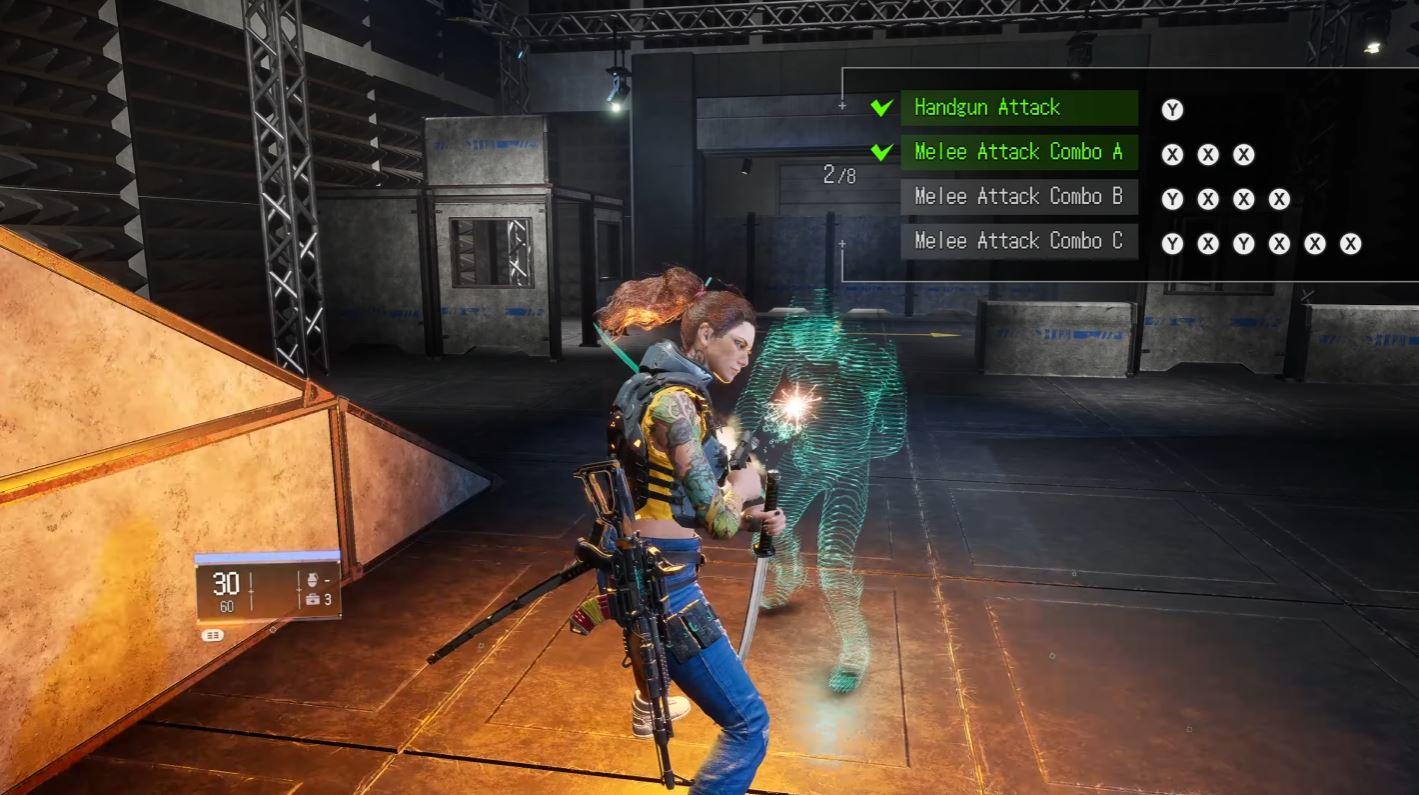The image size is (1419, 795).
Task: Click the grenade icon in the ammo HUD
Action: [x=312, y=579]
